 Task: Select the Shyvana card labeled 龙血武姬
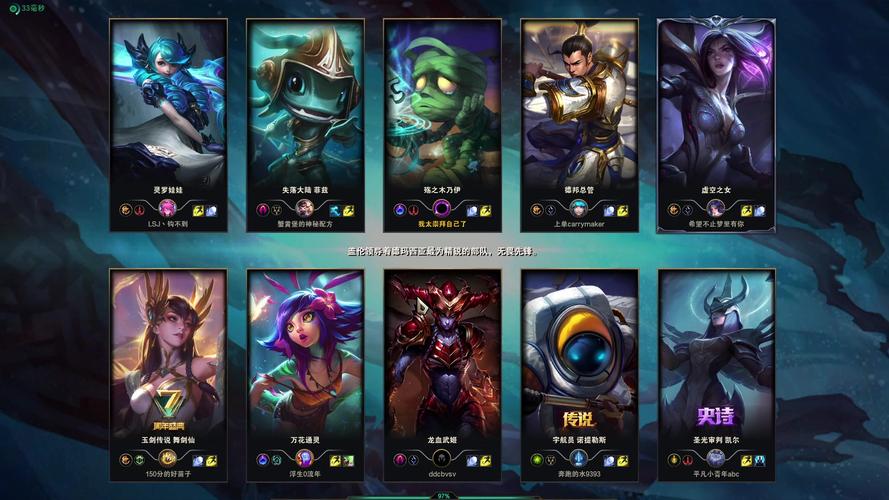(x=442, y=350)
